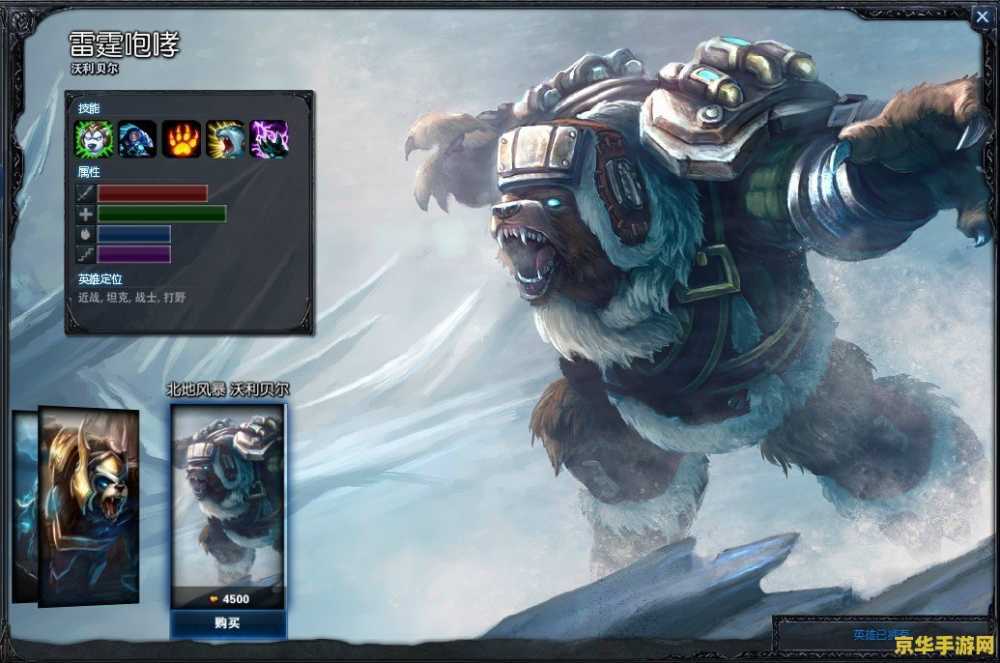Buy the Northern Storm Volibear skin (购买)

coord(228,623)
